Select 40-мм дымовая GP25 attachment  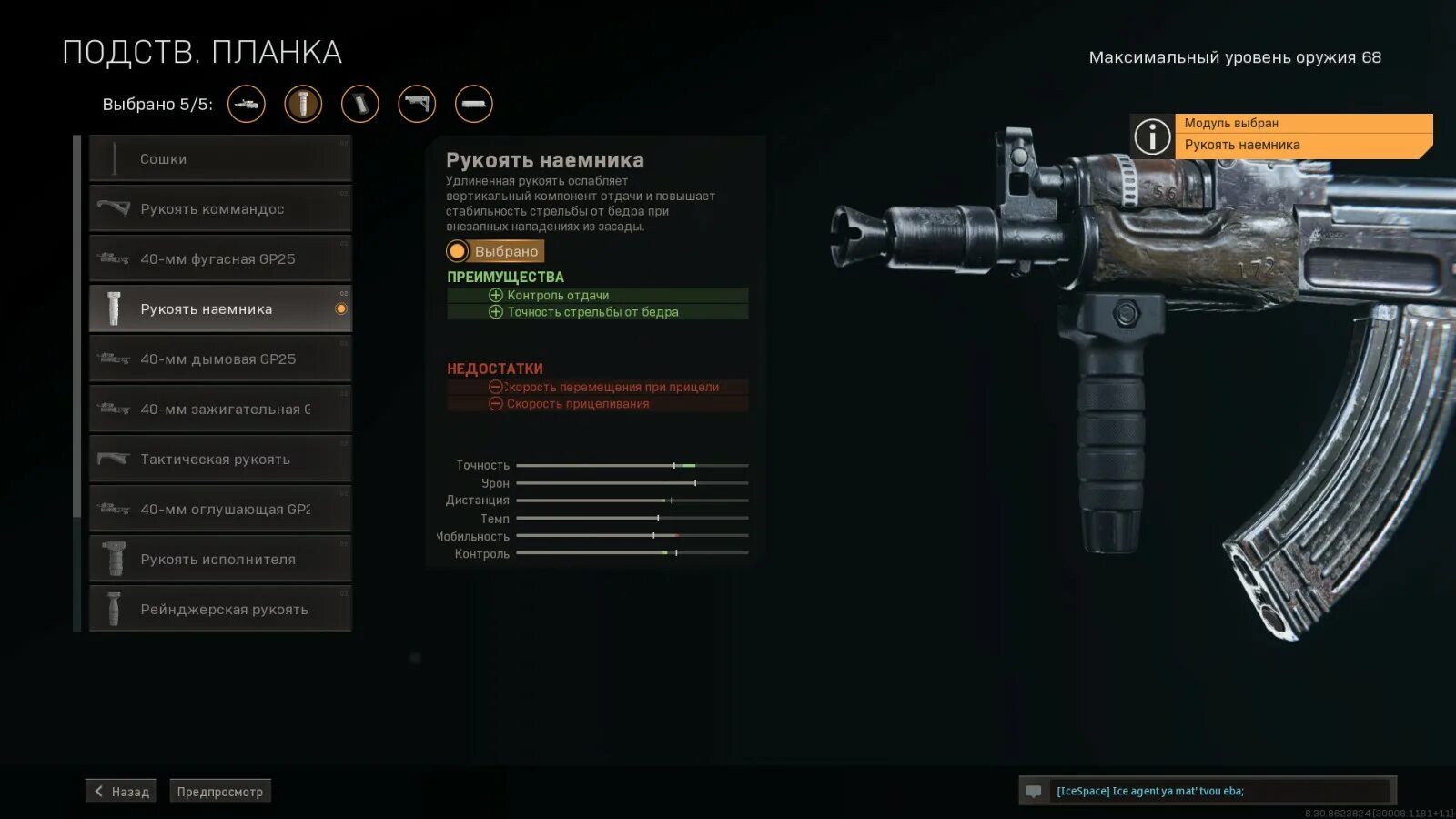(220, 359)
